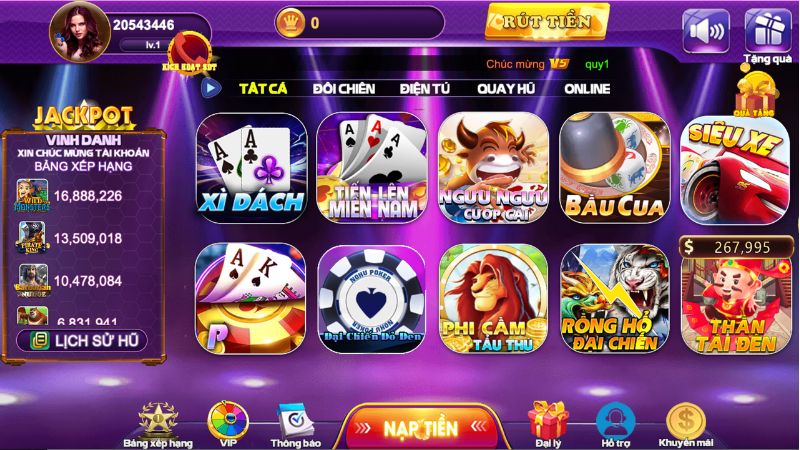Switch to the Đối Chiến tab
Image resolution: width=800 pixels, height=450 pixels.
coord(343,88)
